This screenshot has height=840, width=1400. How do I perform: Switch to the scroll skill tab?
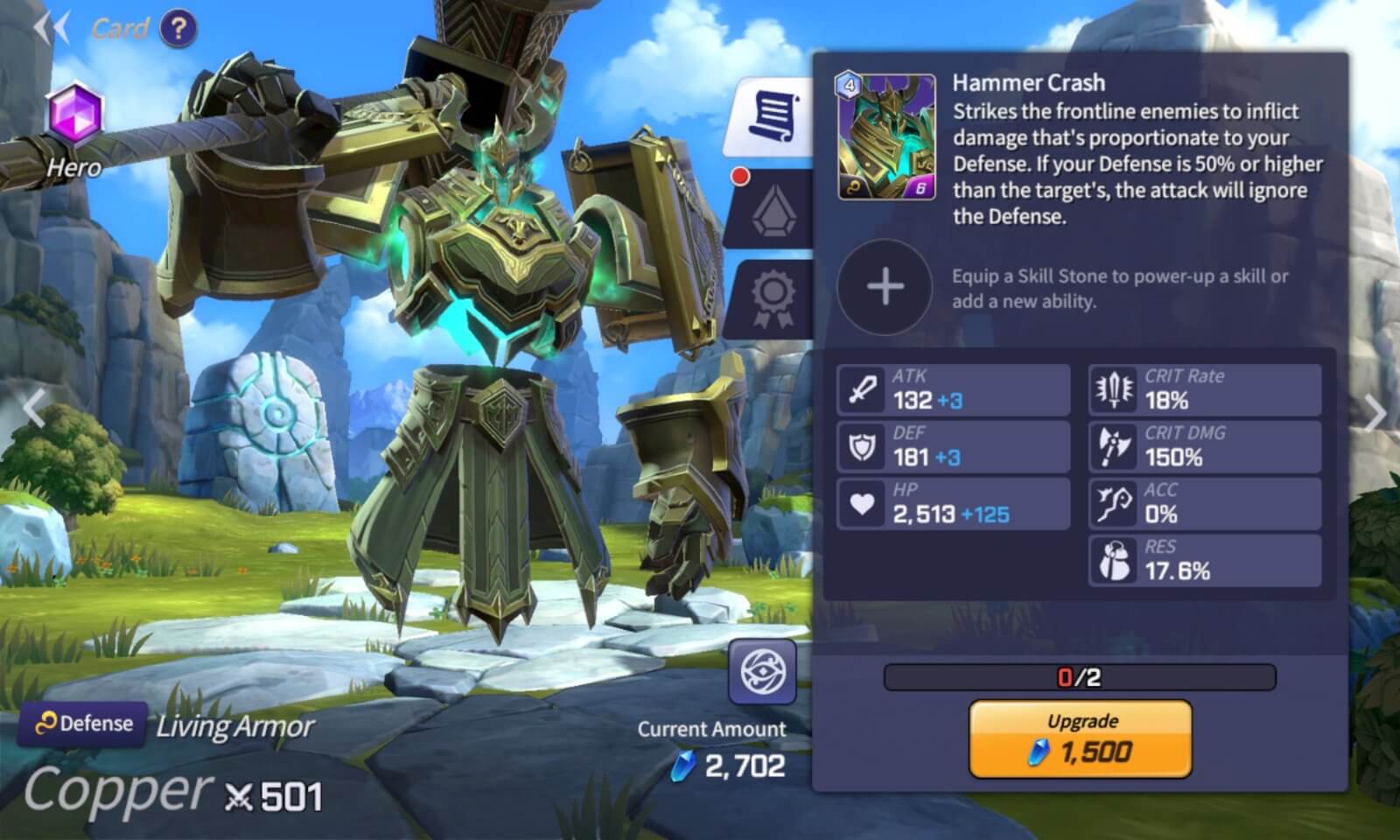pyautogui.click(x=772, y=115)
